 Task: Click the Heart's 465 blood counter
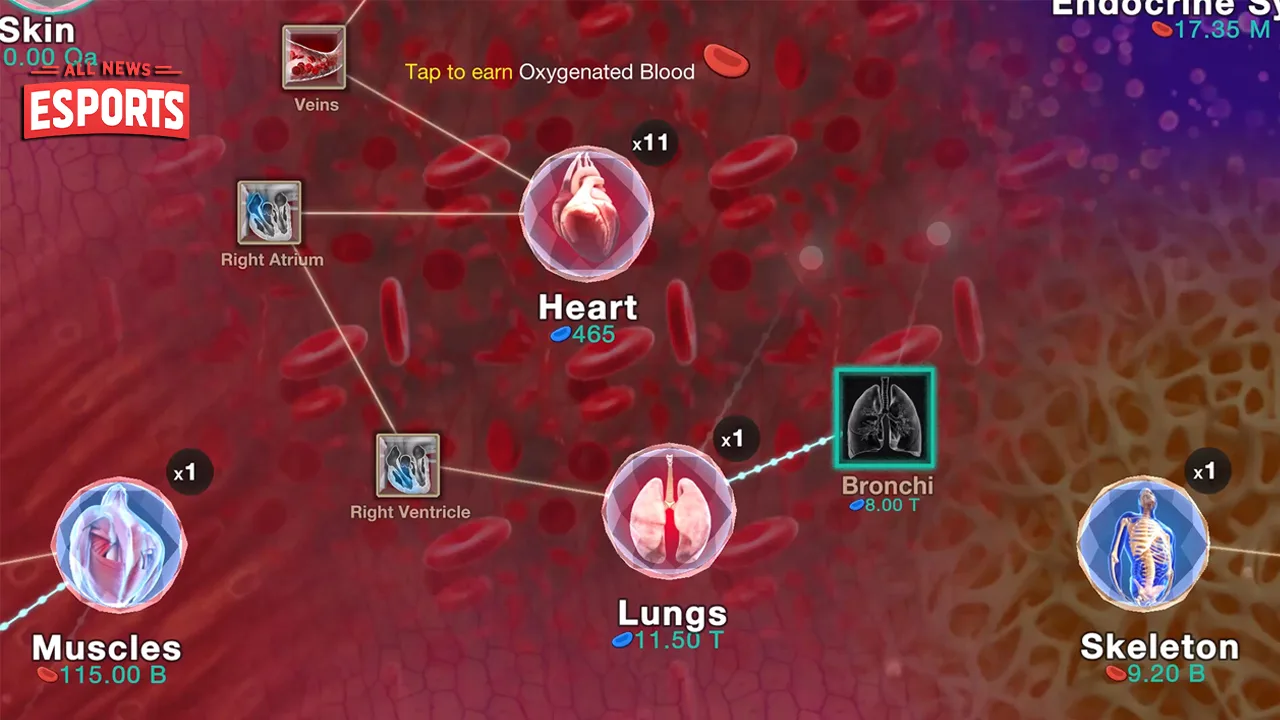pos(588,335)
